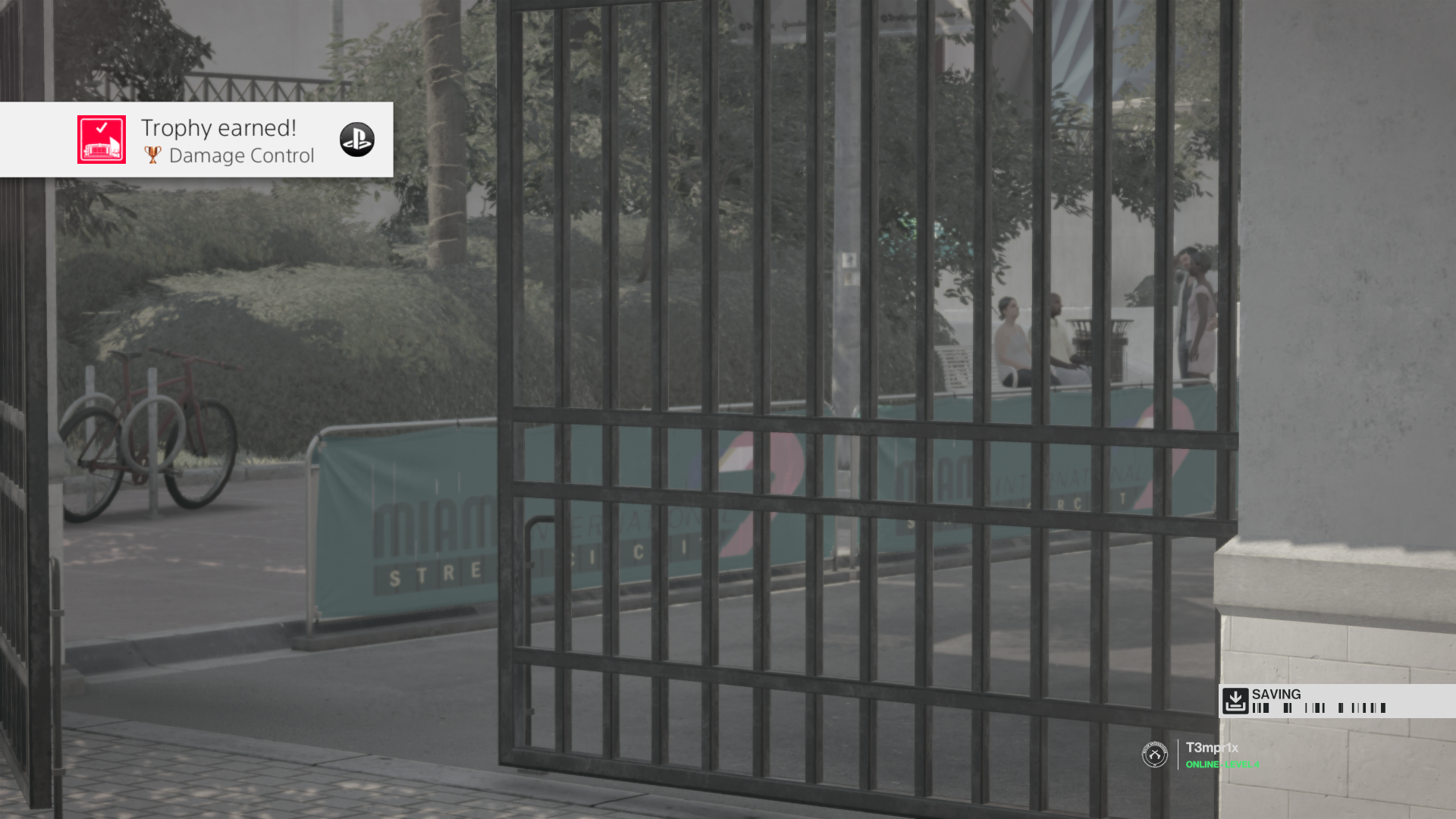Click the SAVING status indicator

[x=1276, y=694]
